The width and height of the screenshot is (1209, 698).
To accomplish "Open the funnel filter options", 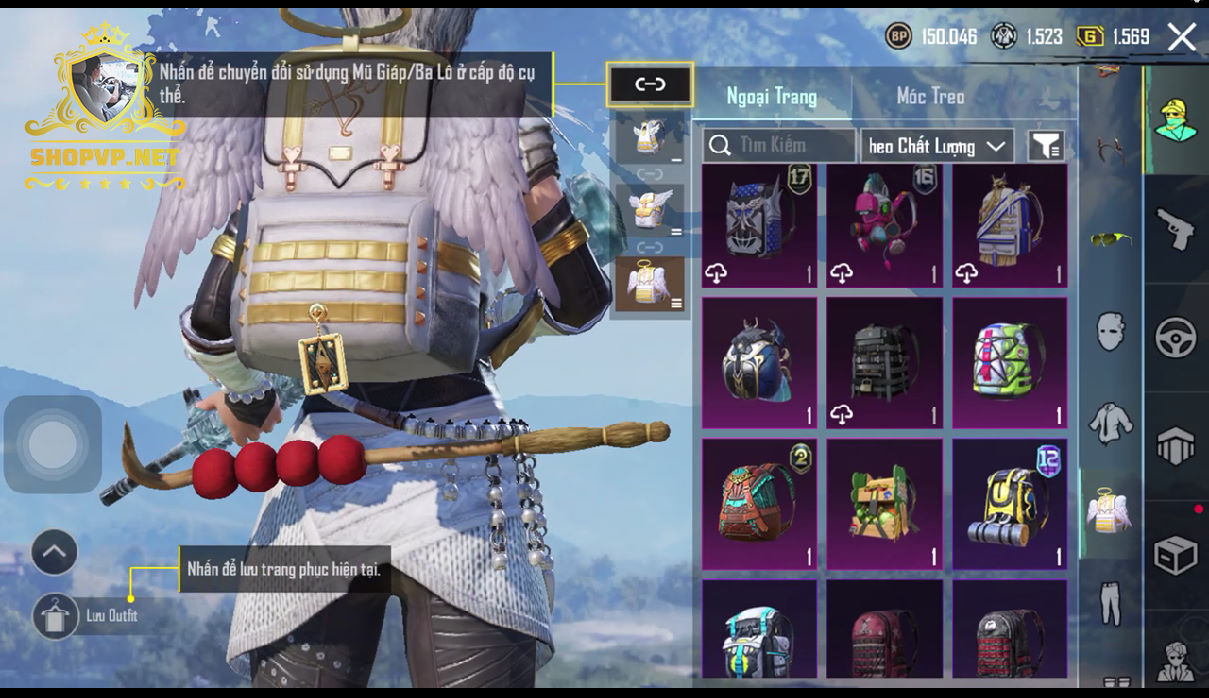I will (x=1045, y=146).
